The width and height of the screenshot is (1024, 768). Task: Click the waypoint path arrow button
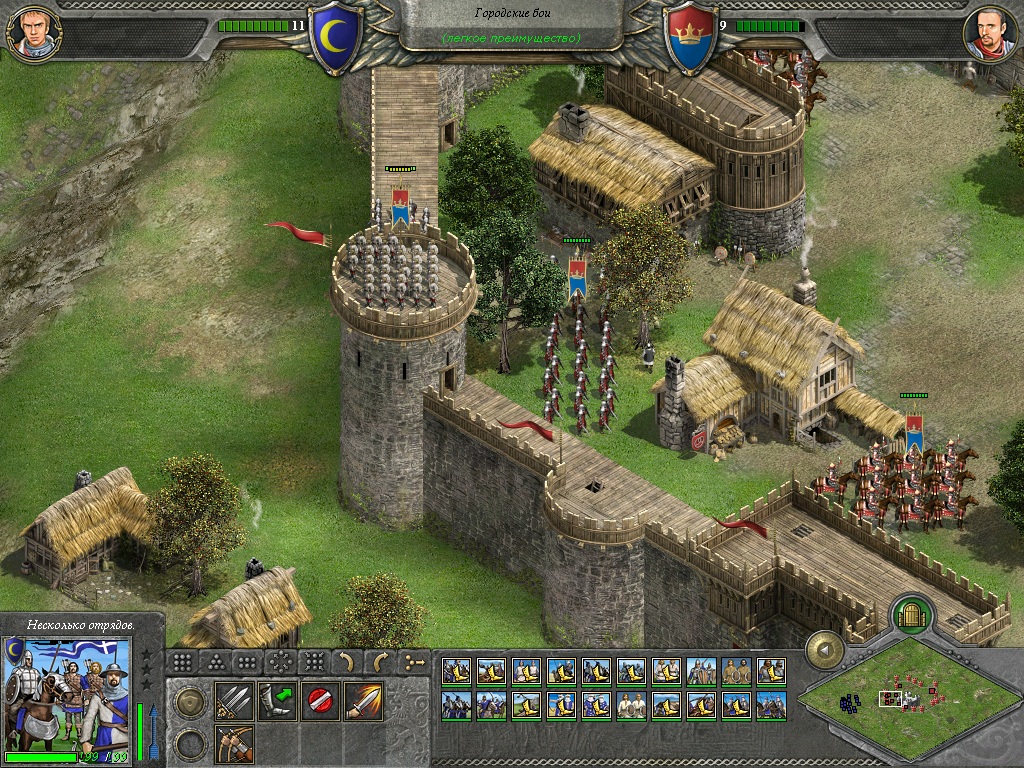pos(413,662)
